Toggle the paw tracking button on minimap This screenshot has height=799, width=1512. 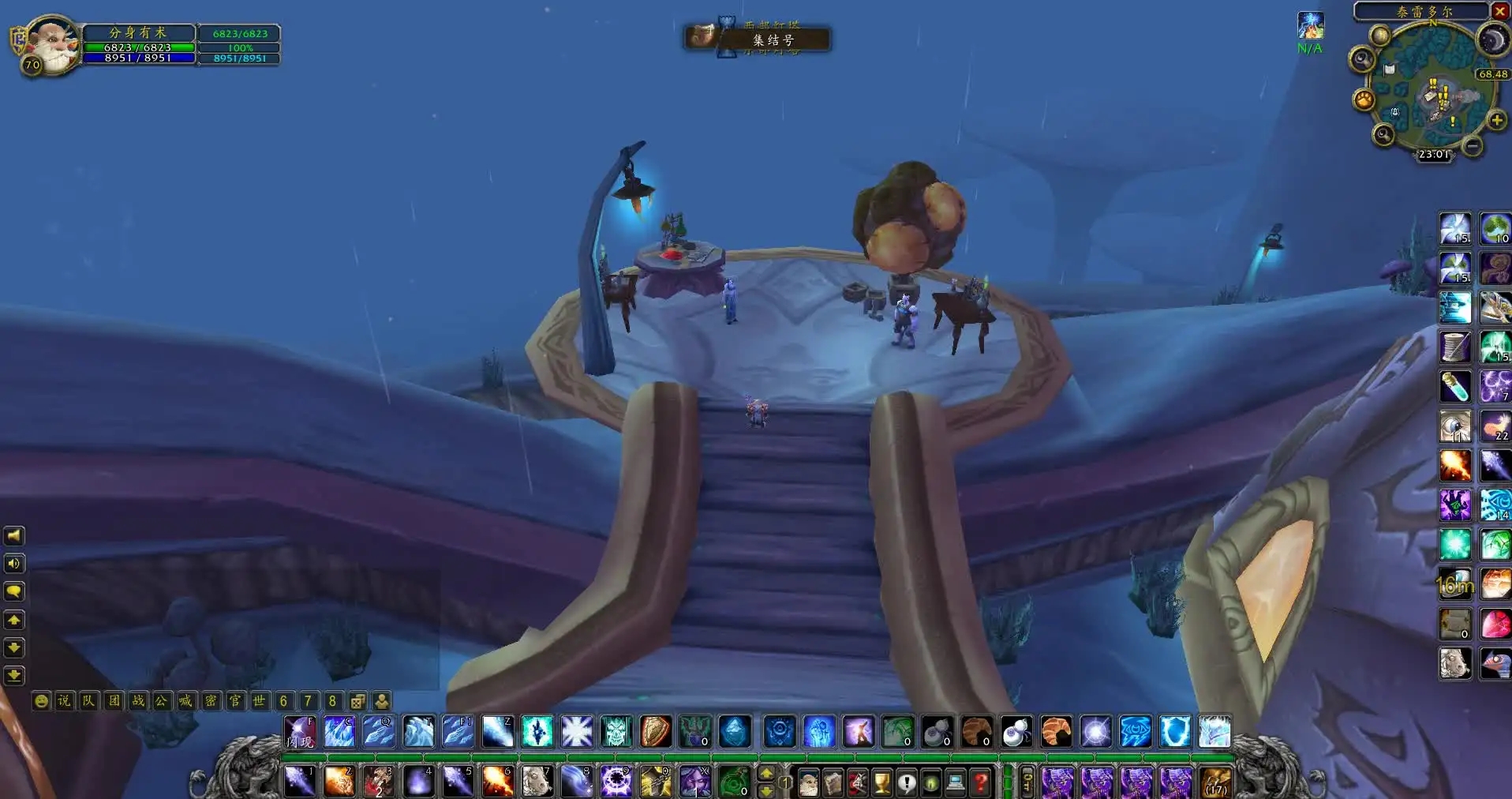point(1364,100)
